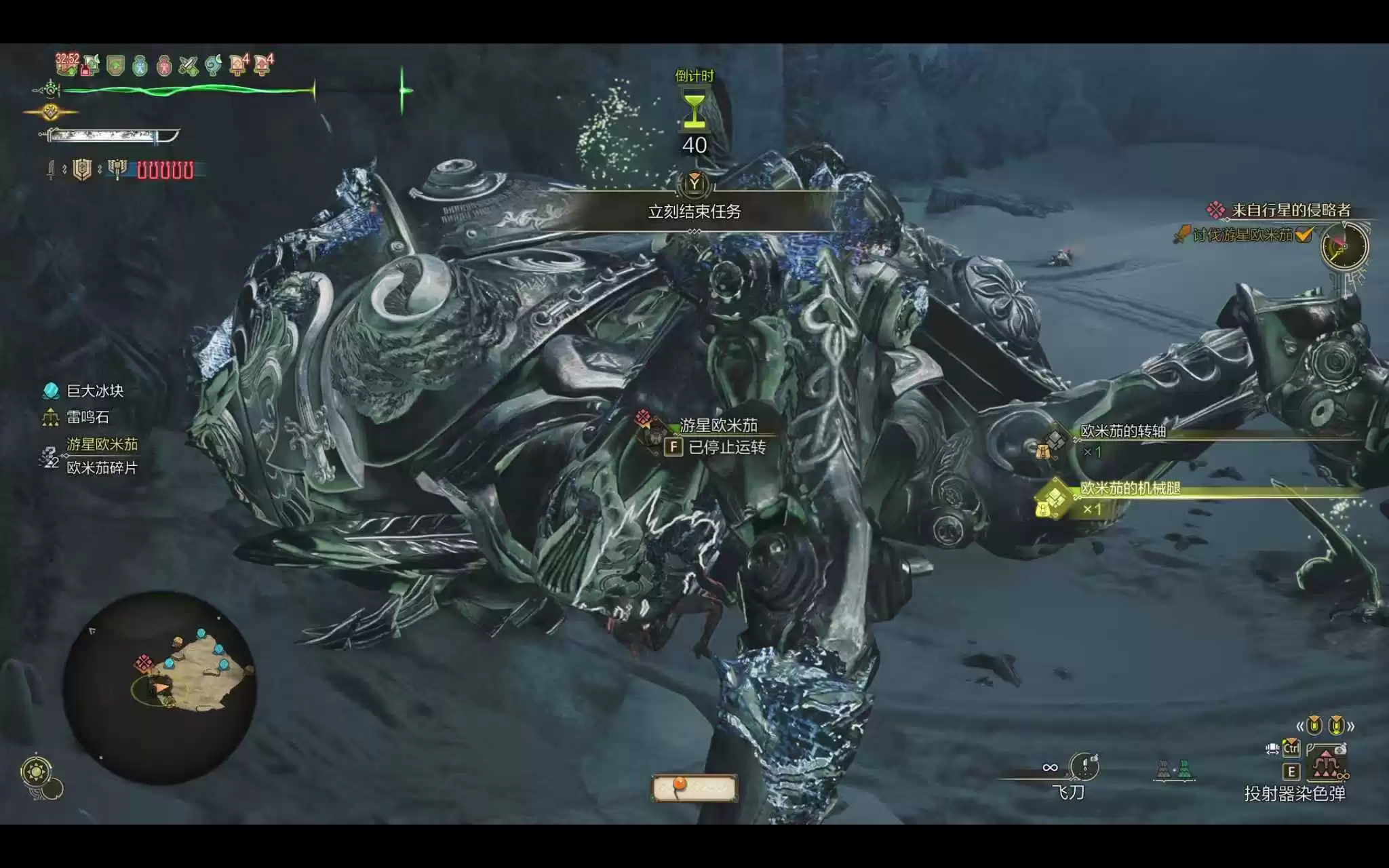Click the 欧米茄的转轴 loot notification
Image resolution: width=1389 pixels, height=868 pixels.
[1123, 431]
